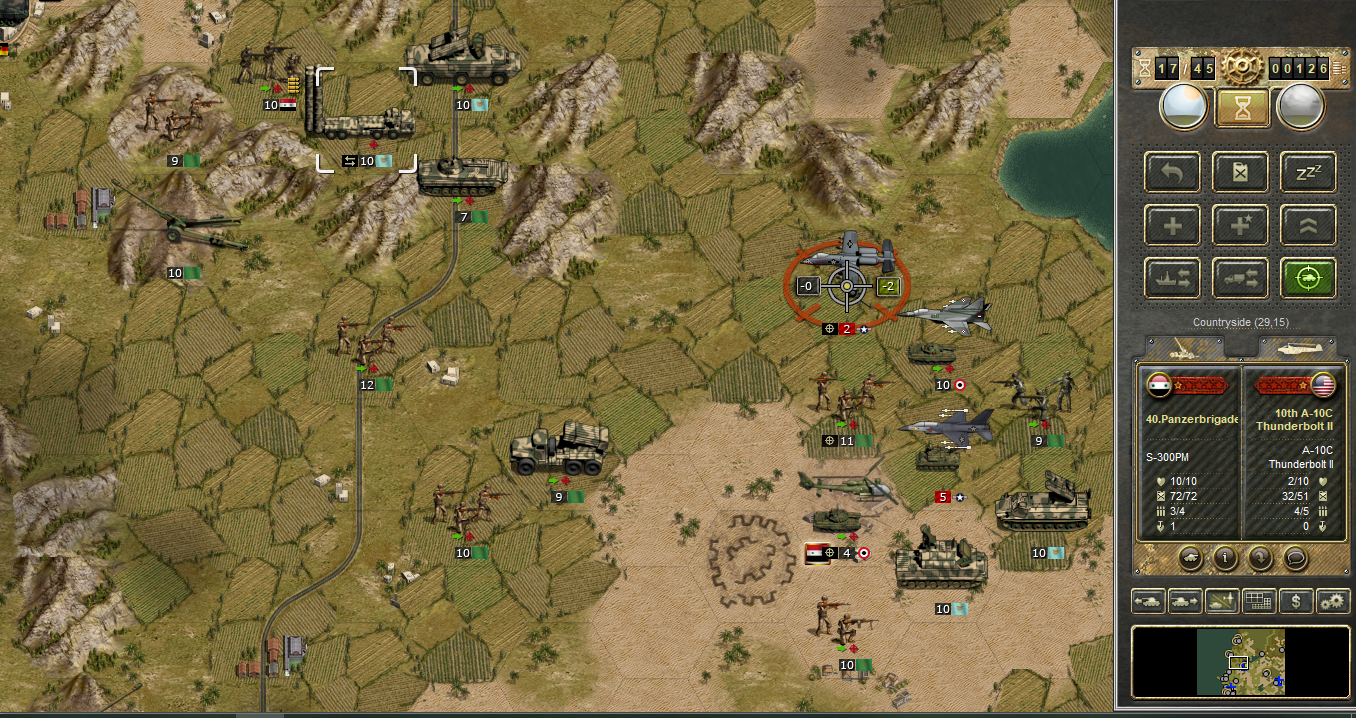Switch to the aircraft unit tab
This screenshot has height=718, width=1356.
[x=1296, y=346]
